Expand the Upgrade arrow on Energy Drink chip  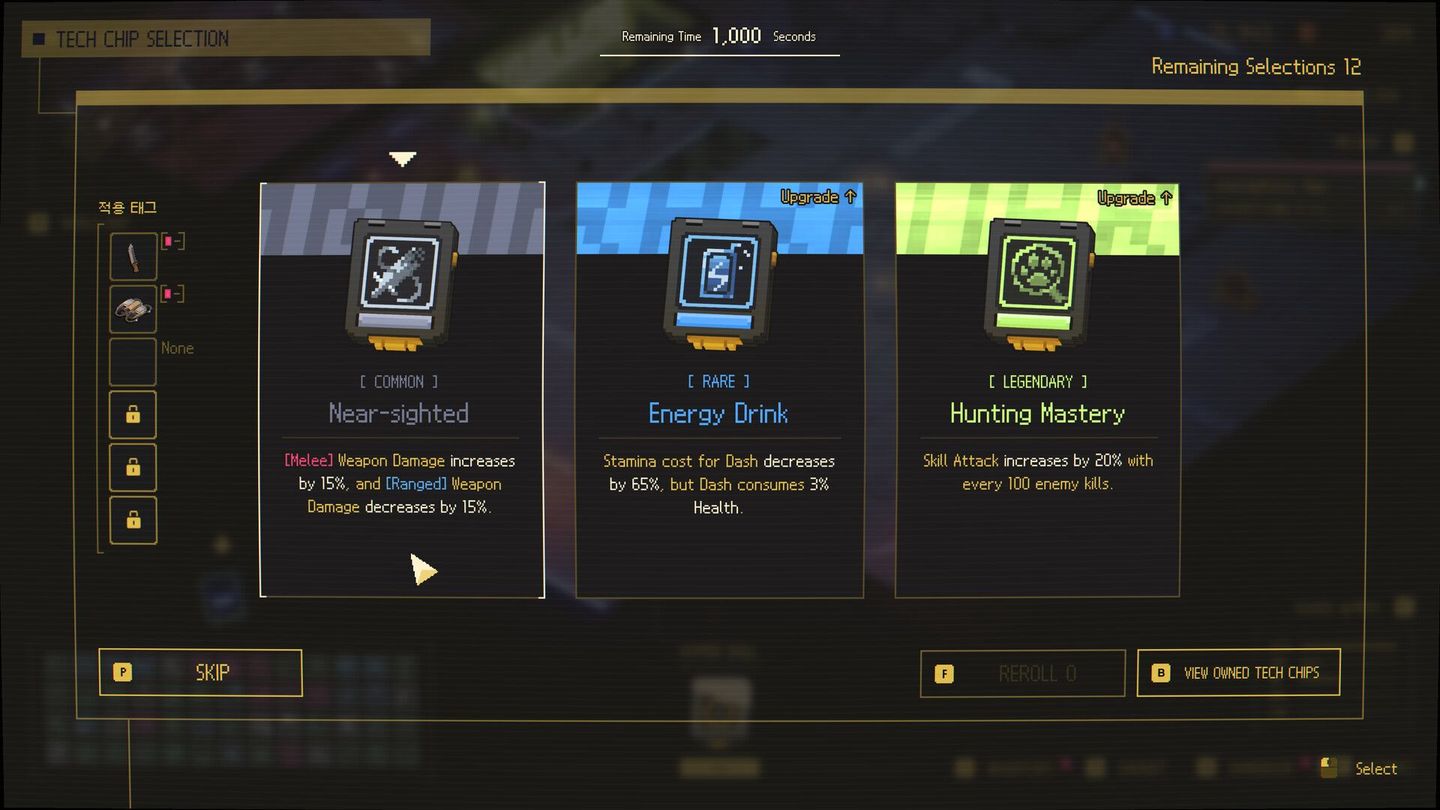pos(818,197)
